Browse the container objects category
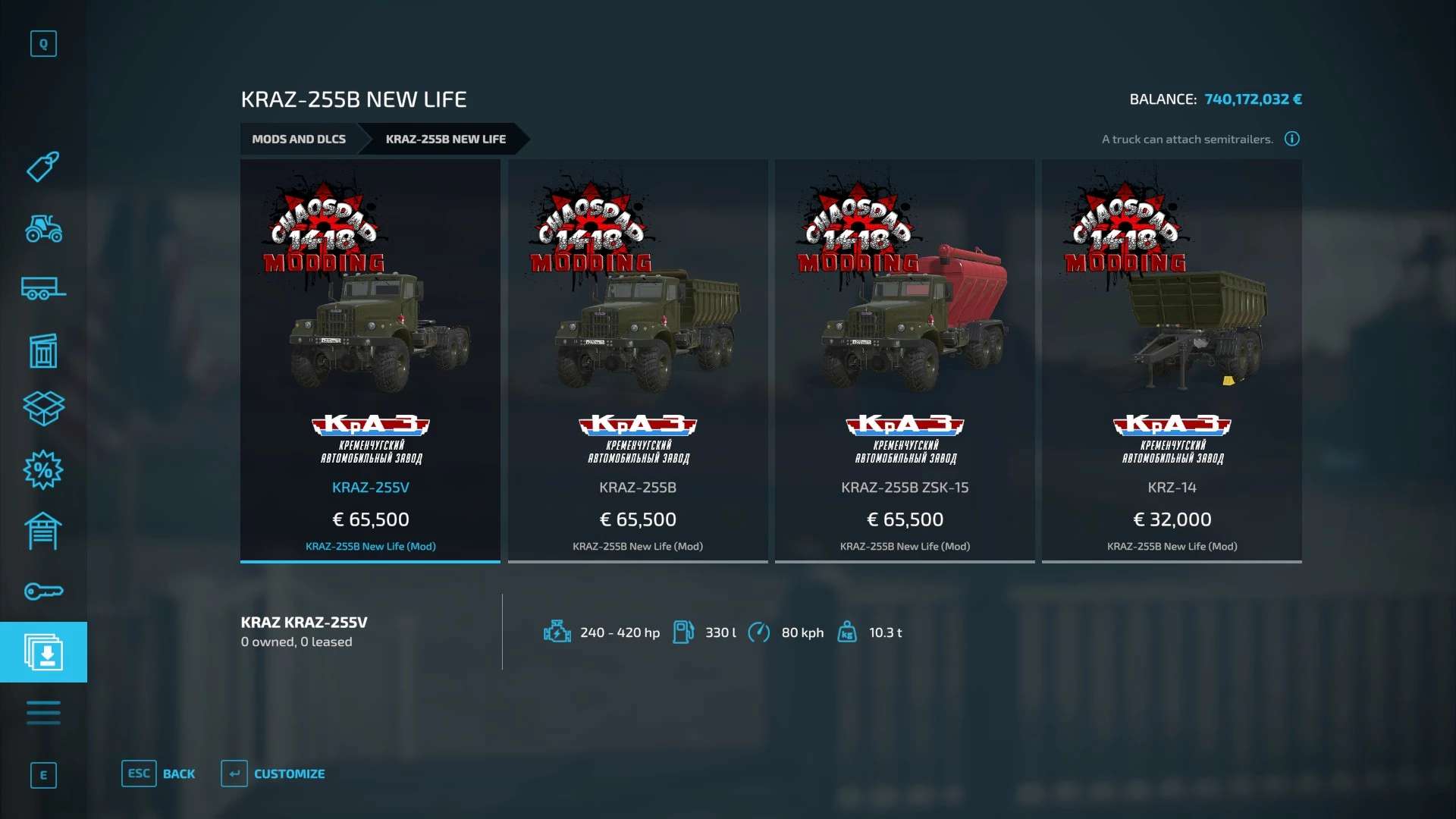Image resolution: width=1456 pixels, height=819 pixels. tap(43, 350)
